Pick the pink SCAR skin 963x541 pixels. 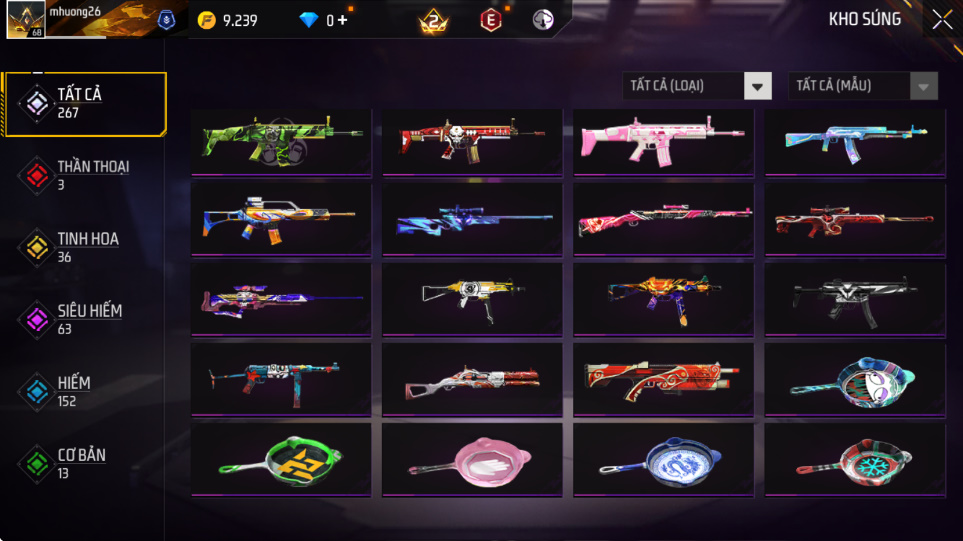(663, 141)
